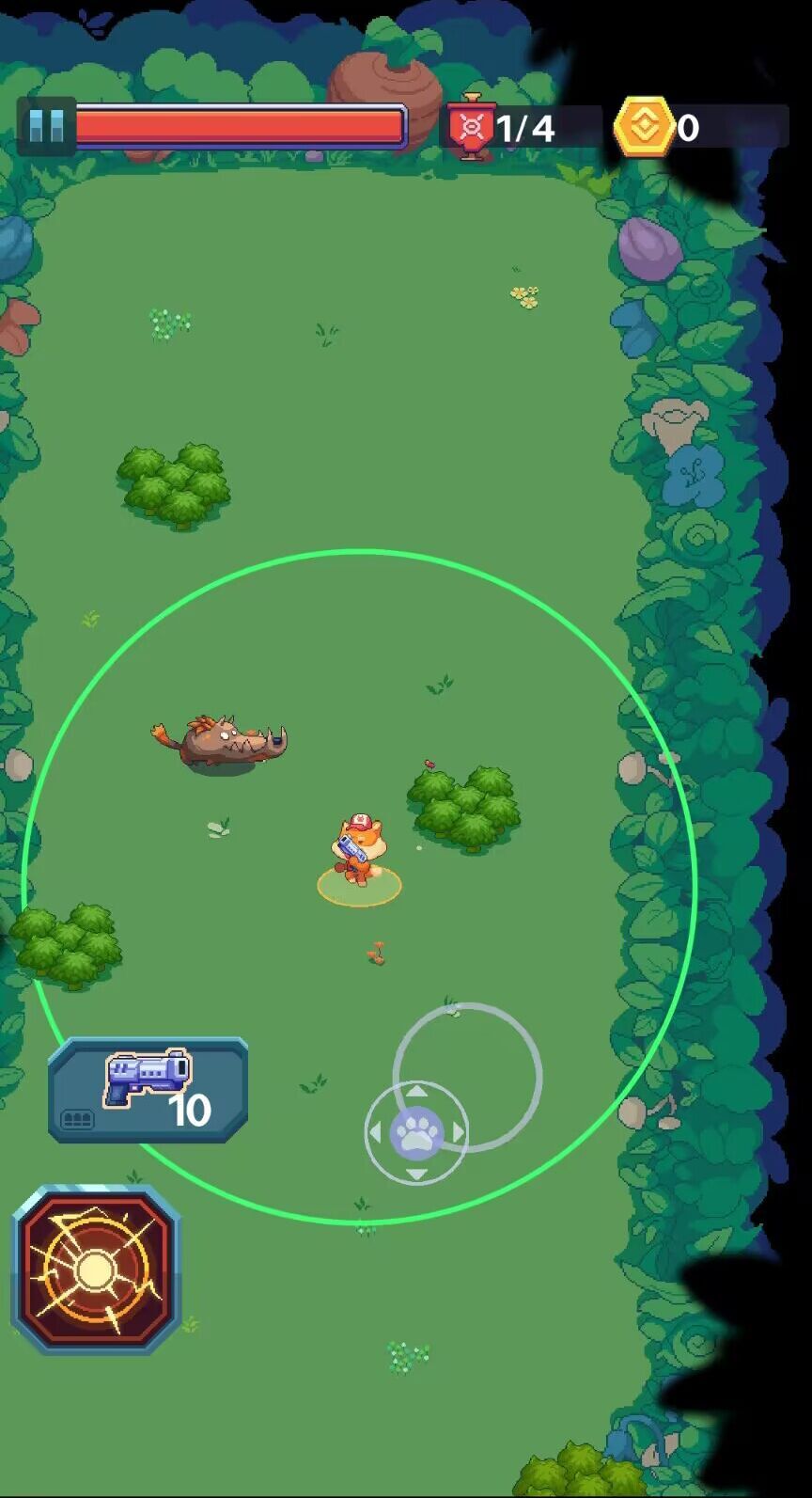The image size is (812, 1498).
Task: Tap the paw print joystick knob
Action: tap(416, 1132)
